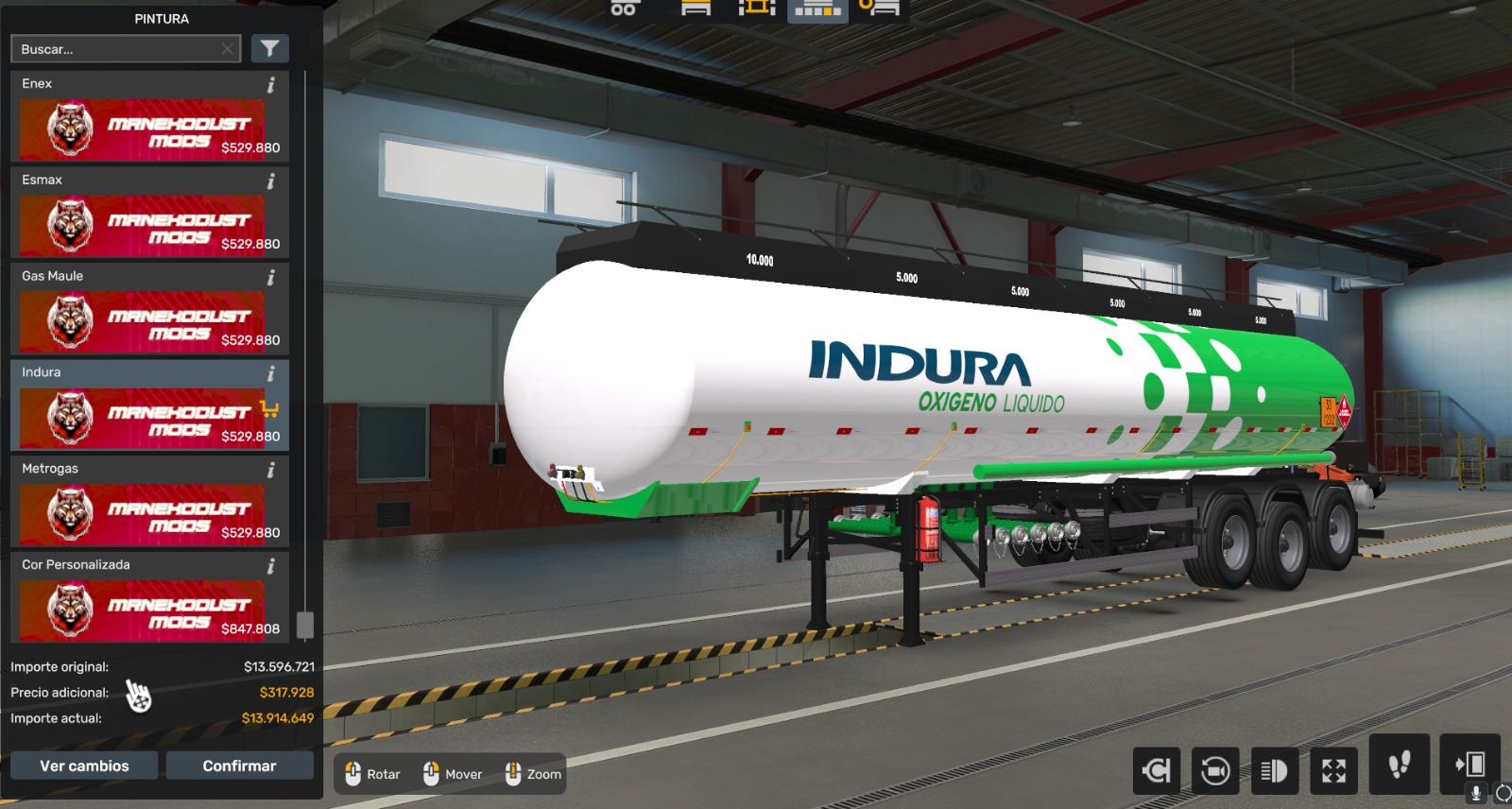The width and height of the screenshot is (1512, 809).
Task: Click the Buscar search field
Action: click(123, 48)
